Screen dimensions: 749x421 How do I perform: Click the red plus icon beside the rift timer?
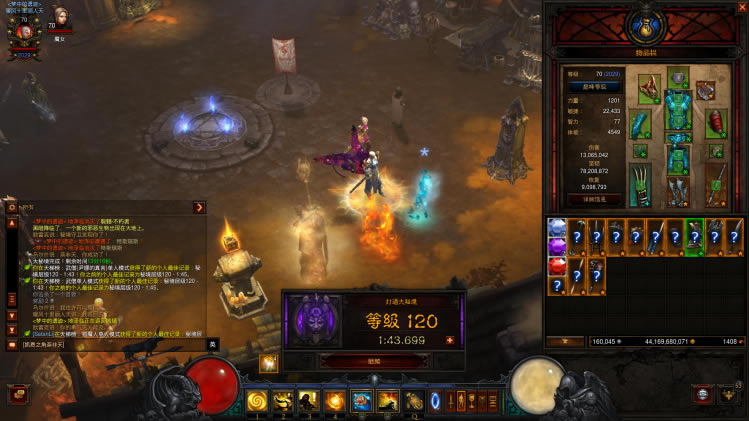coord(449,340)
